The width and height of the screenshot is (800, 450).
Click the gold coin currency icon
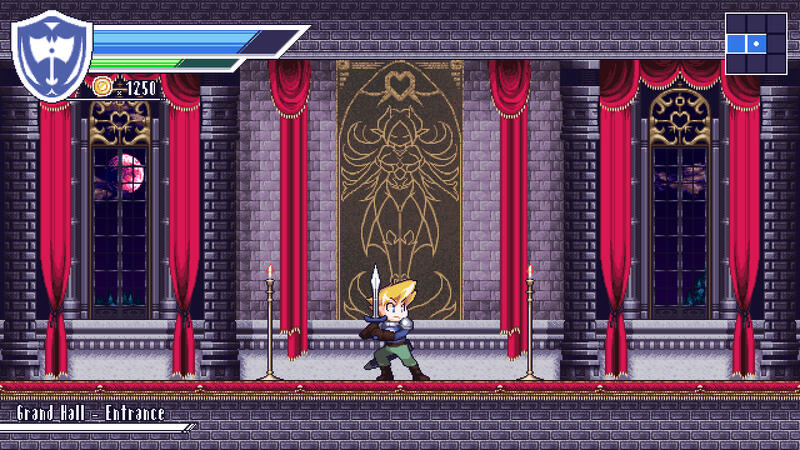(102, 88)
